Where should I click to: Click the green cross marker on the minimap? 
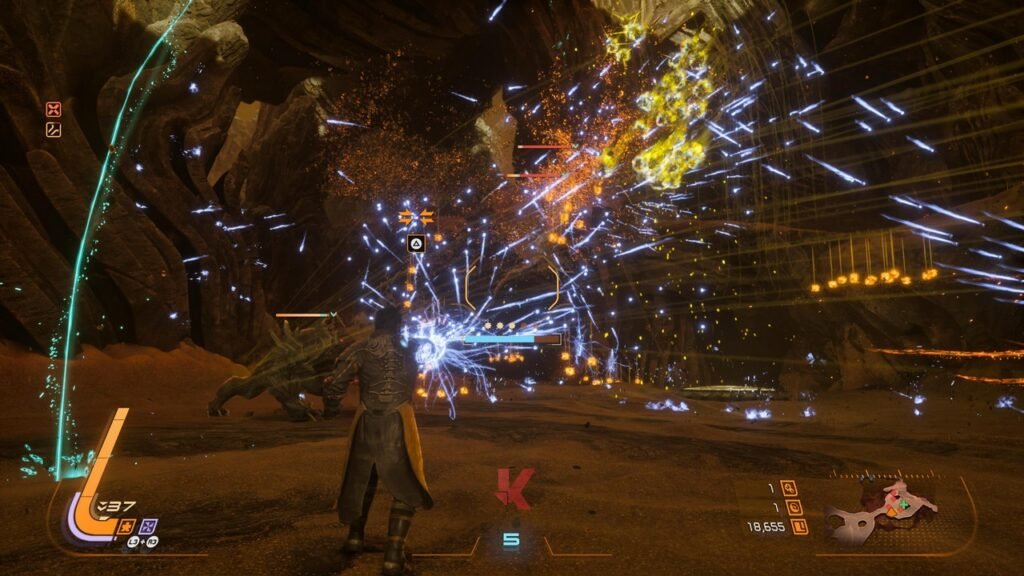pos(903,505)
